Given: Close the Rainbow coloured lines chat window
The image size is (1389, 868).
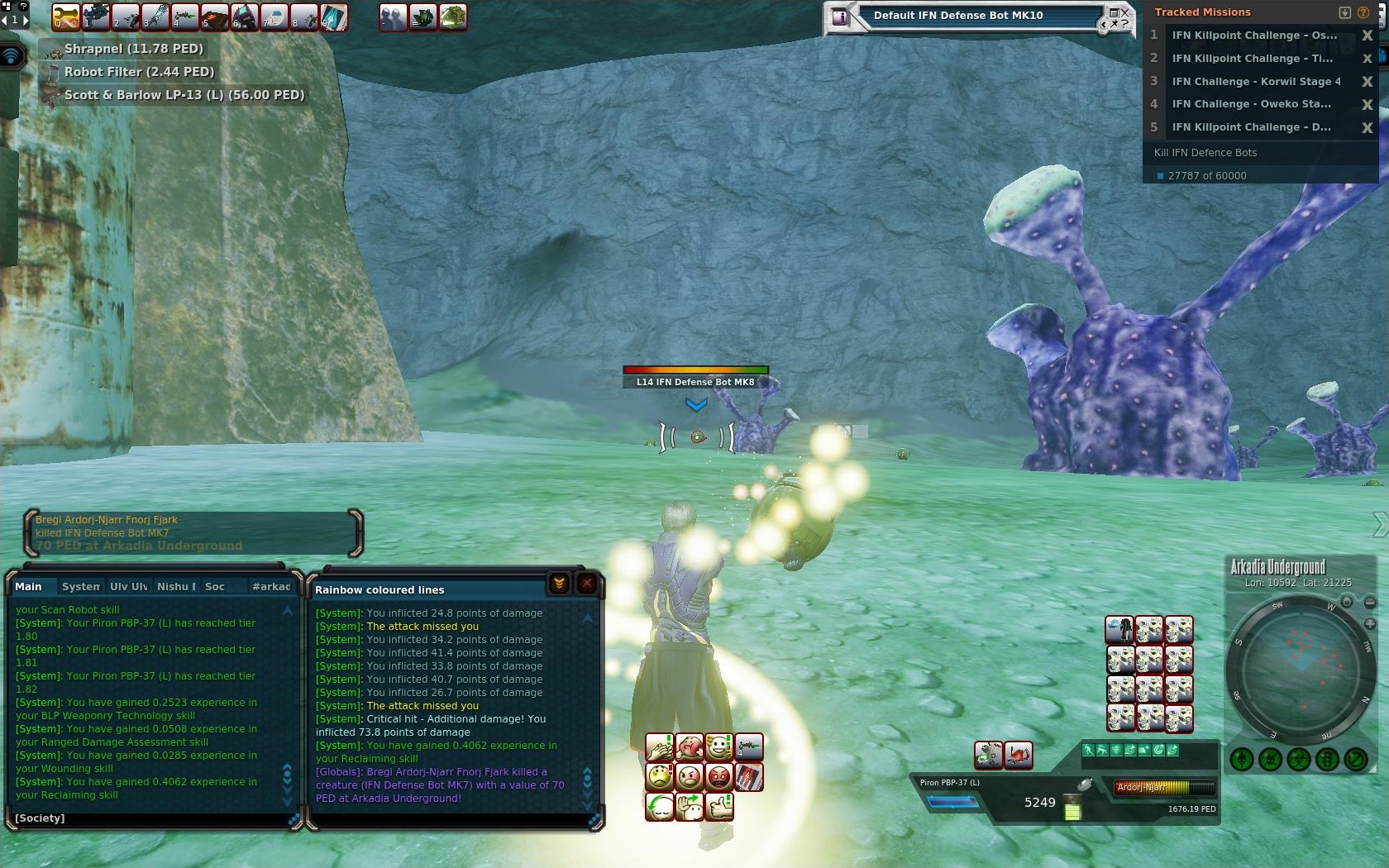Looking at the screenshot, I should 586,584.
